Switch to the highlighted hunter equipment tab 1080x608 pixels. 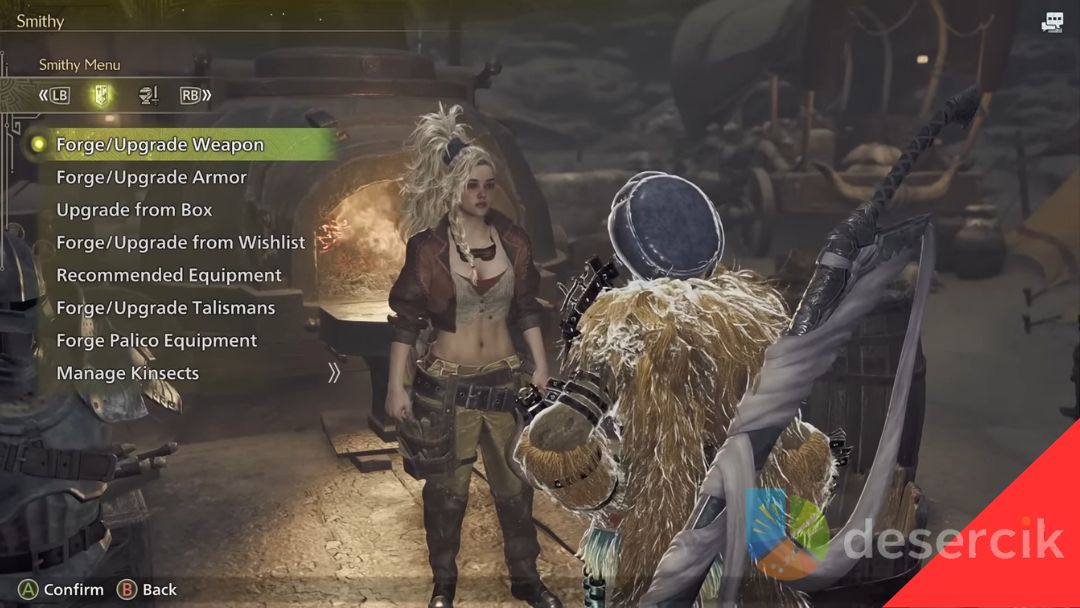point(102,96)
